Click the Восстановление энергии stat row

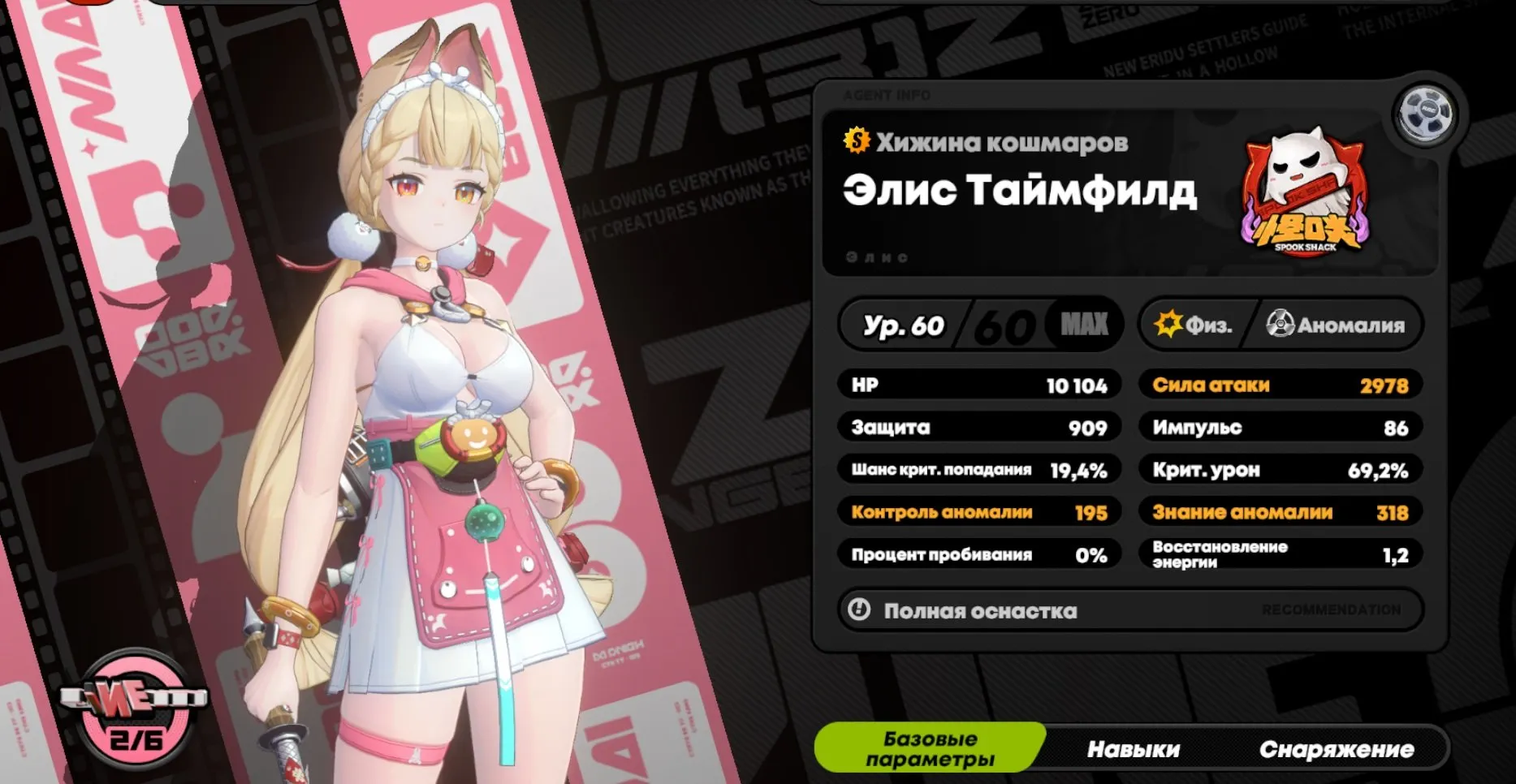click(x=1279, y=554)
